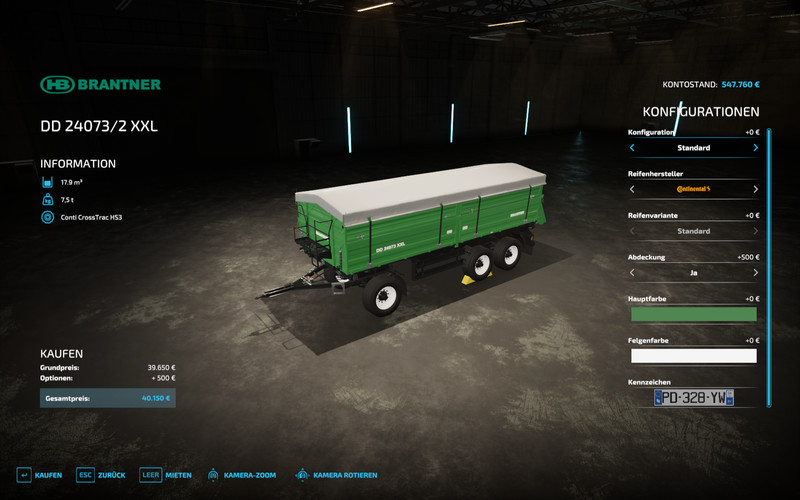Open the green Hauptfarbe color swatch

(x=693, y=314)
